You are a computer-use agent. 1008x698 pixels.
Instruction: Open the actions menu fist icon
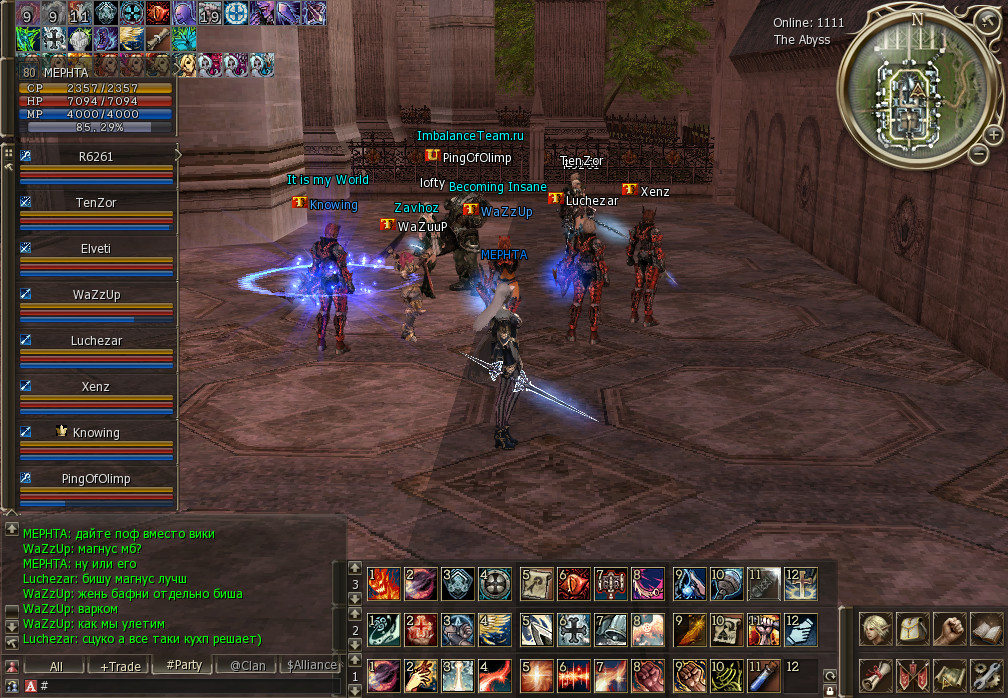point(949,630)
